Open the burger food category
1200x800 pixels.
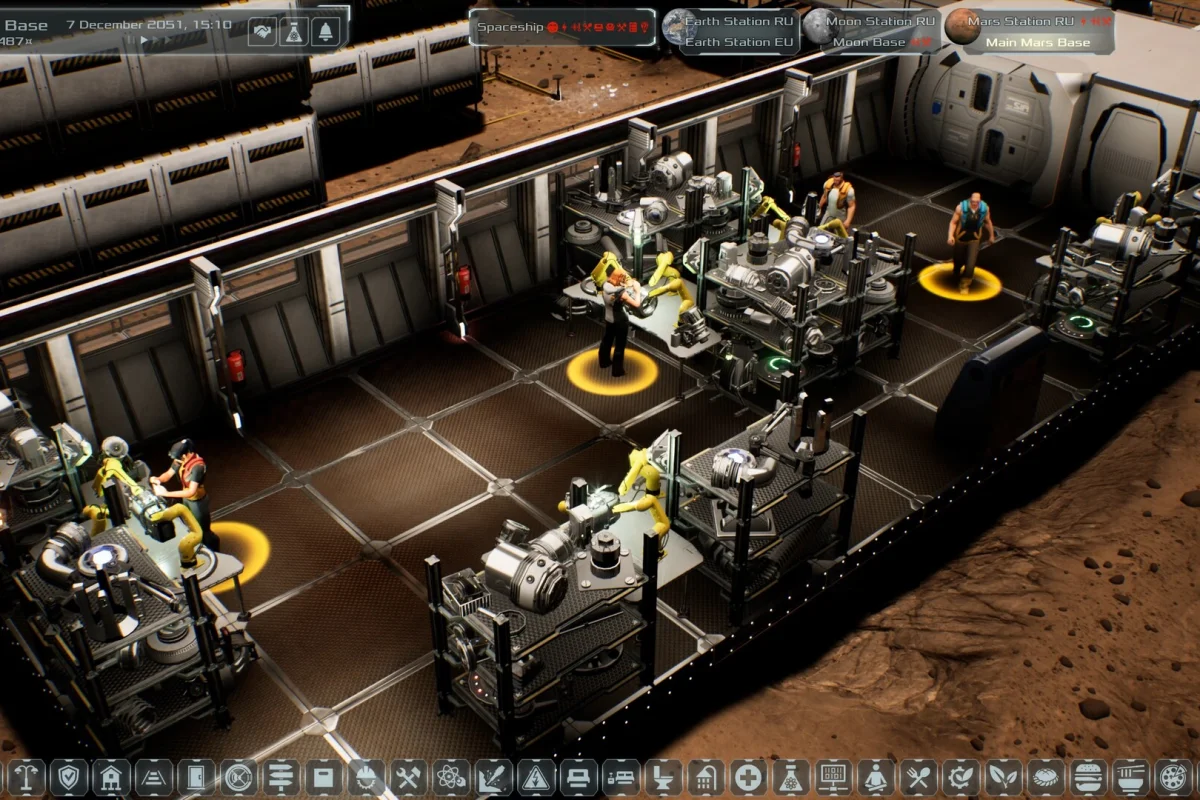[x=1087, y=777]
